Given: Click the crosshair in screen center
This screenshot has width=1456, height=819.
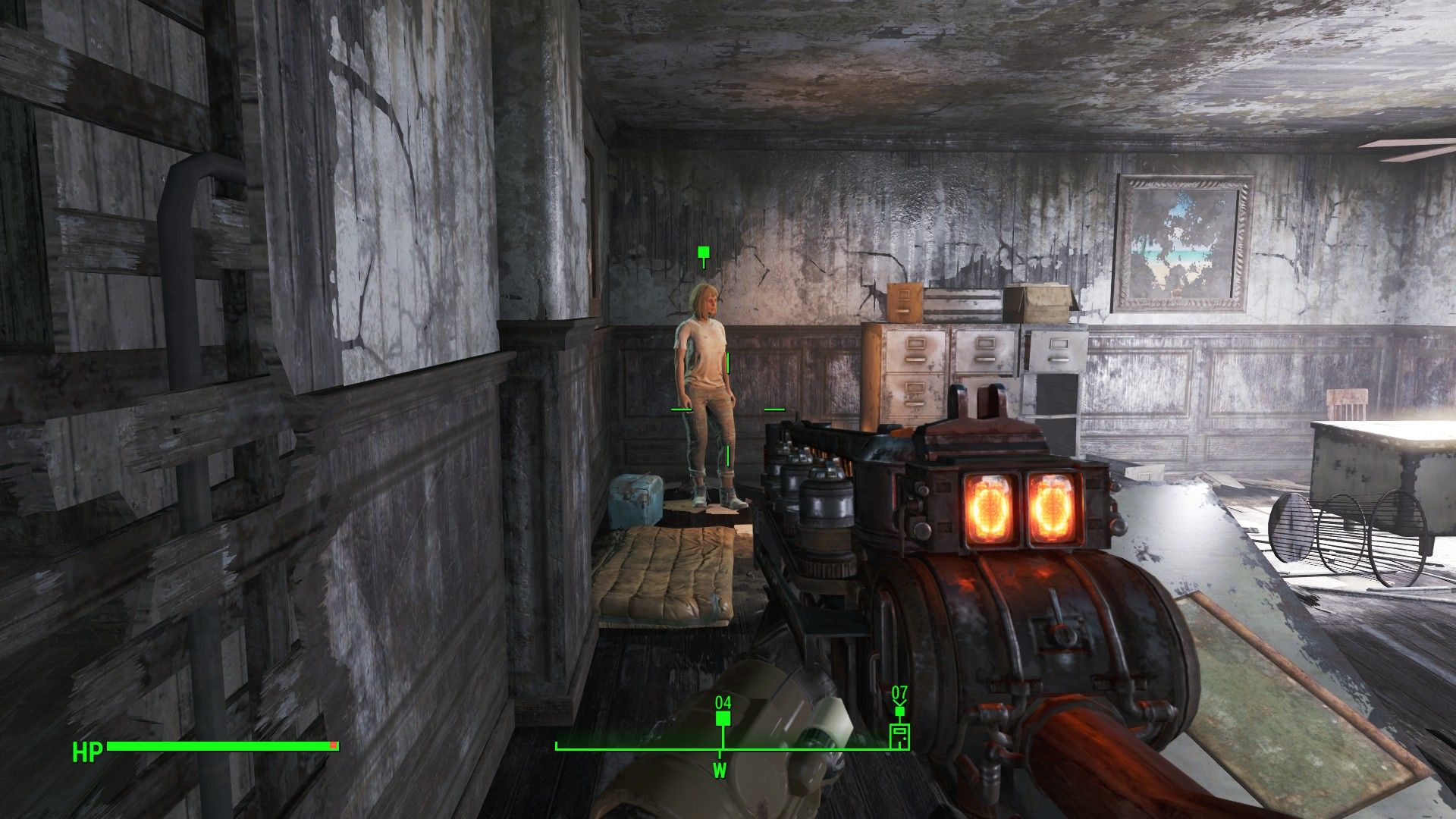Looking at the screenshot, I should click(x=726, y=409).
